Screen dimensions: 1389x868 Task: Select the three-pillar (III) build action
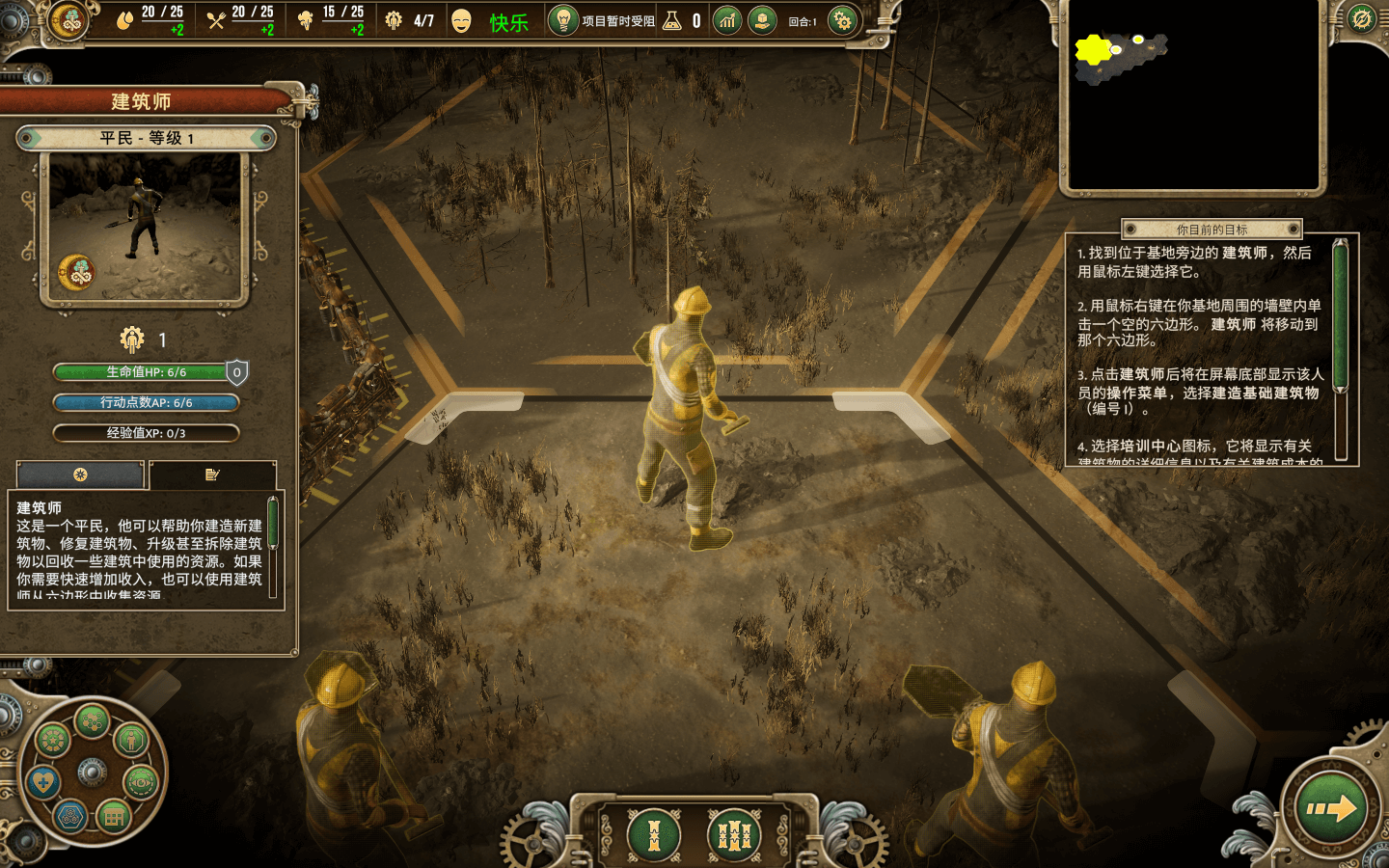tap(734, 834)
